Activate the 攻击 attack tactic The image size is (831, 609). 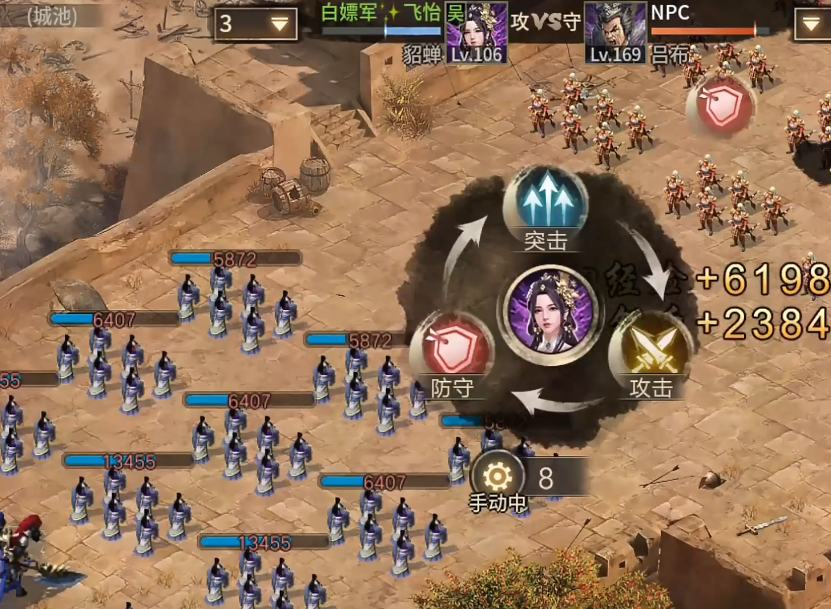[x=651, y=349]
